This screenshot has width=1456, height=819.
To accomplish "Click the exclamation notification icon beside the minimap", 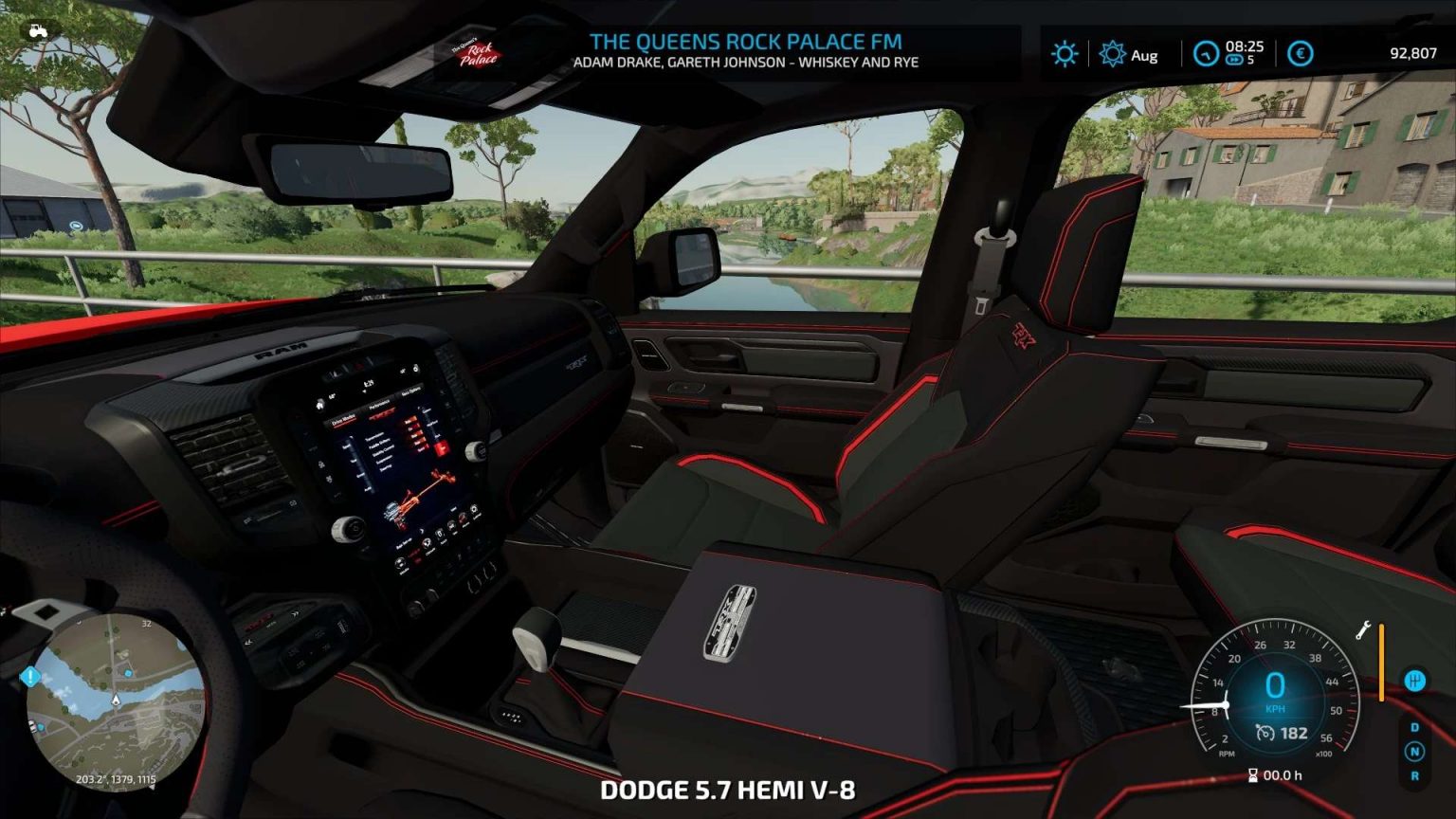I will [29, 676].
